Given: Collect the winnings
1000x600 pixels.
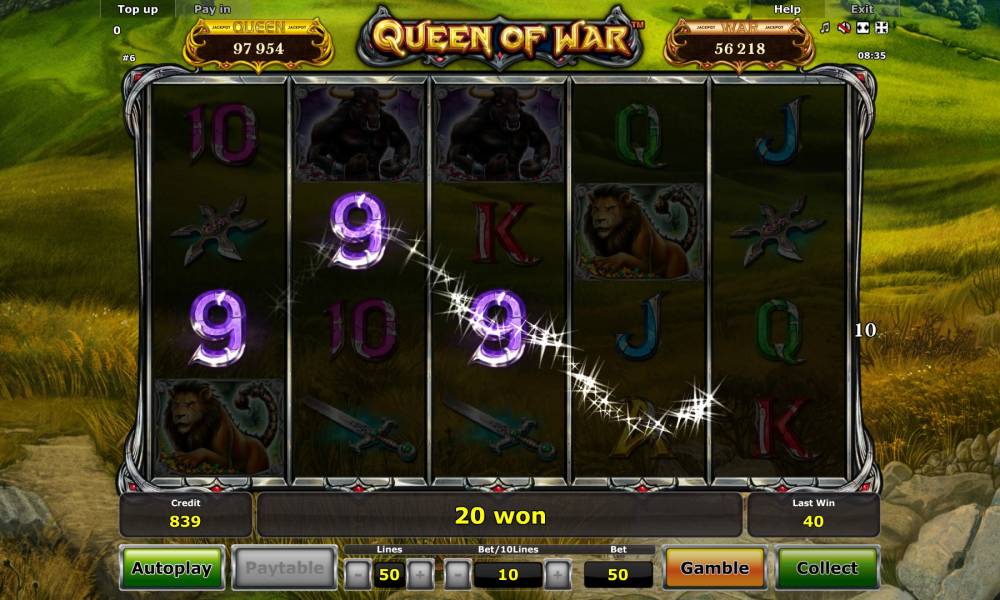Looking at the screenshot, I should click(827, 568).
